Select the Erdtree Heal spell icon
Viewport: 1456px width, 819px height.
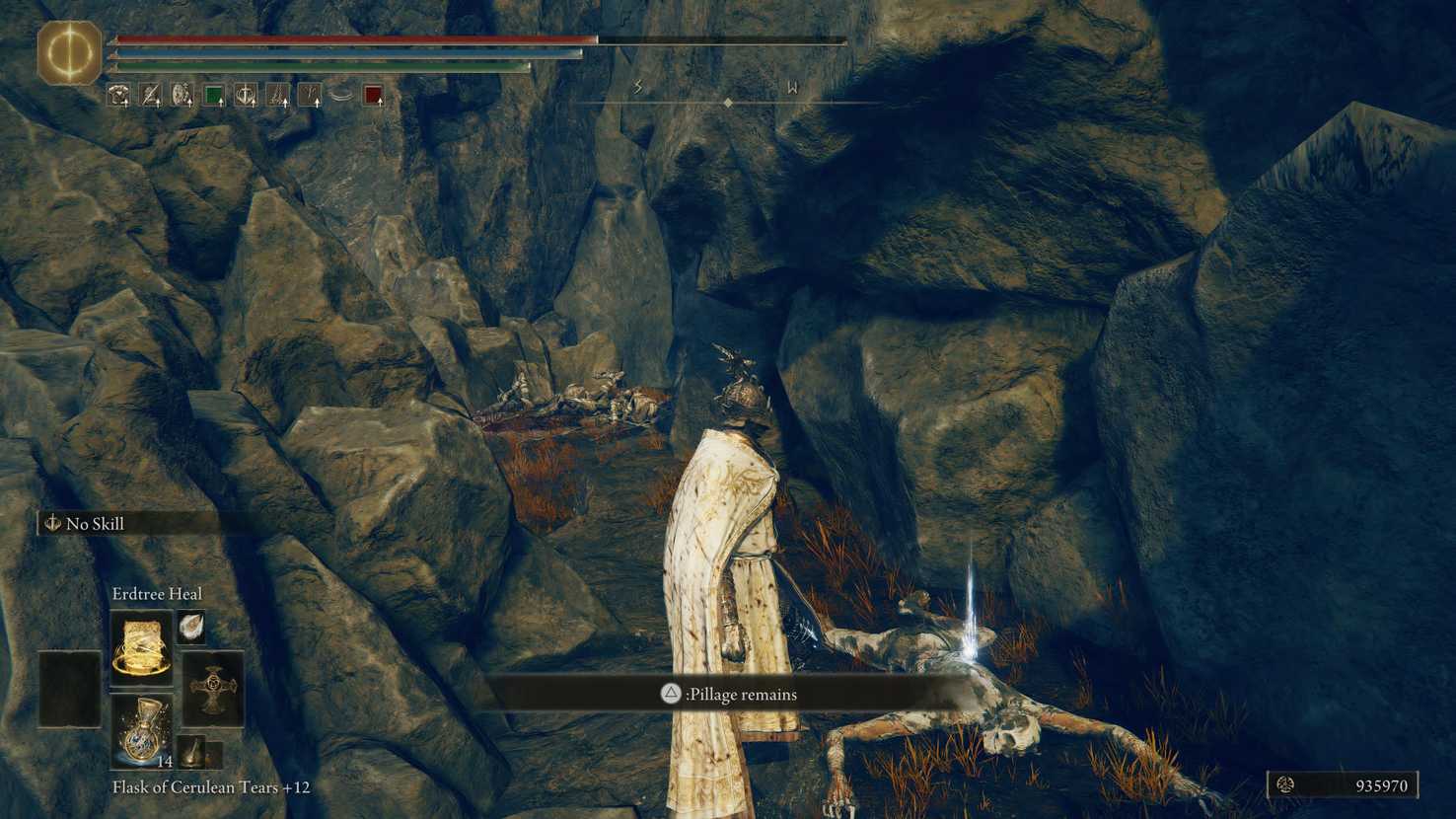pos(139,646)
